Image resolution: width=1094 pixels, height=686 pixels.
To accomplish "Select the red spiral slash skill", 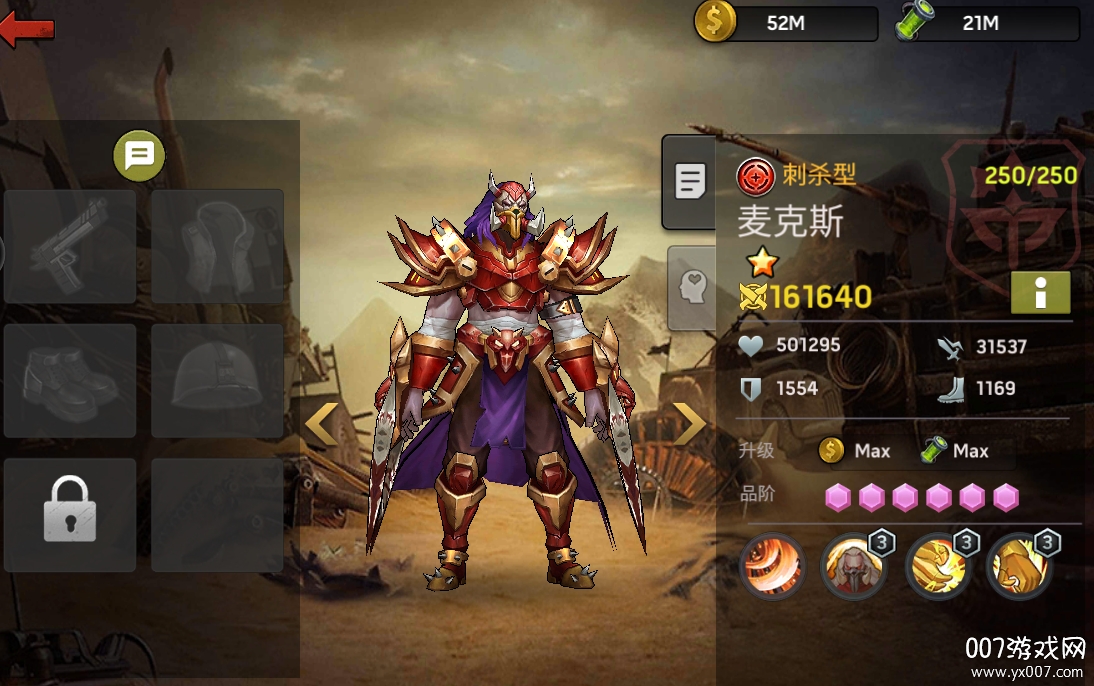I will tap(772, 567).
